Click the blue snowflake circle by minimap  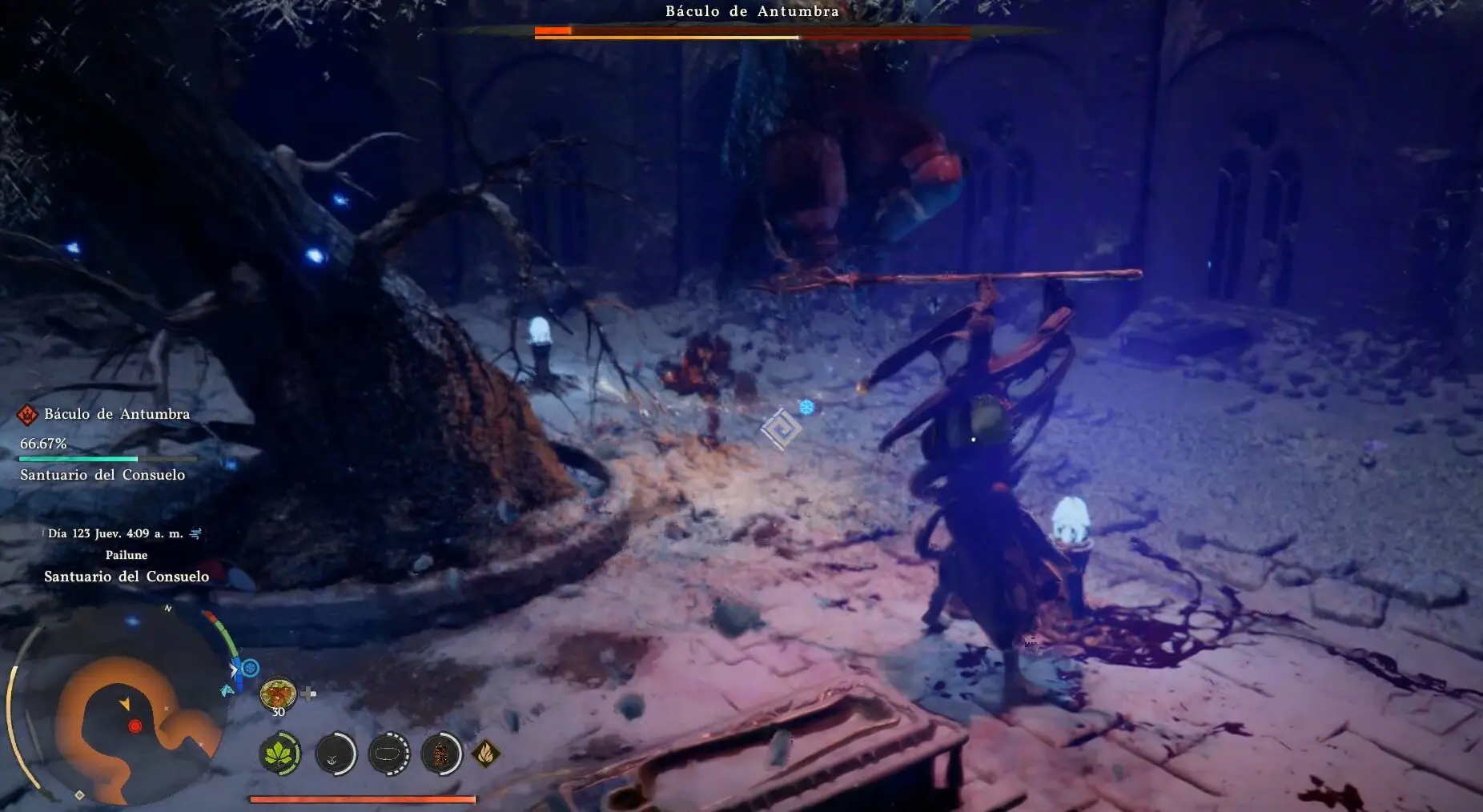251,667
